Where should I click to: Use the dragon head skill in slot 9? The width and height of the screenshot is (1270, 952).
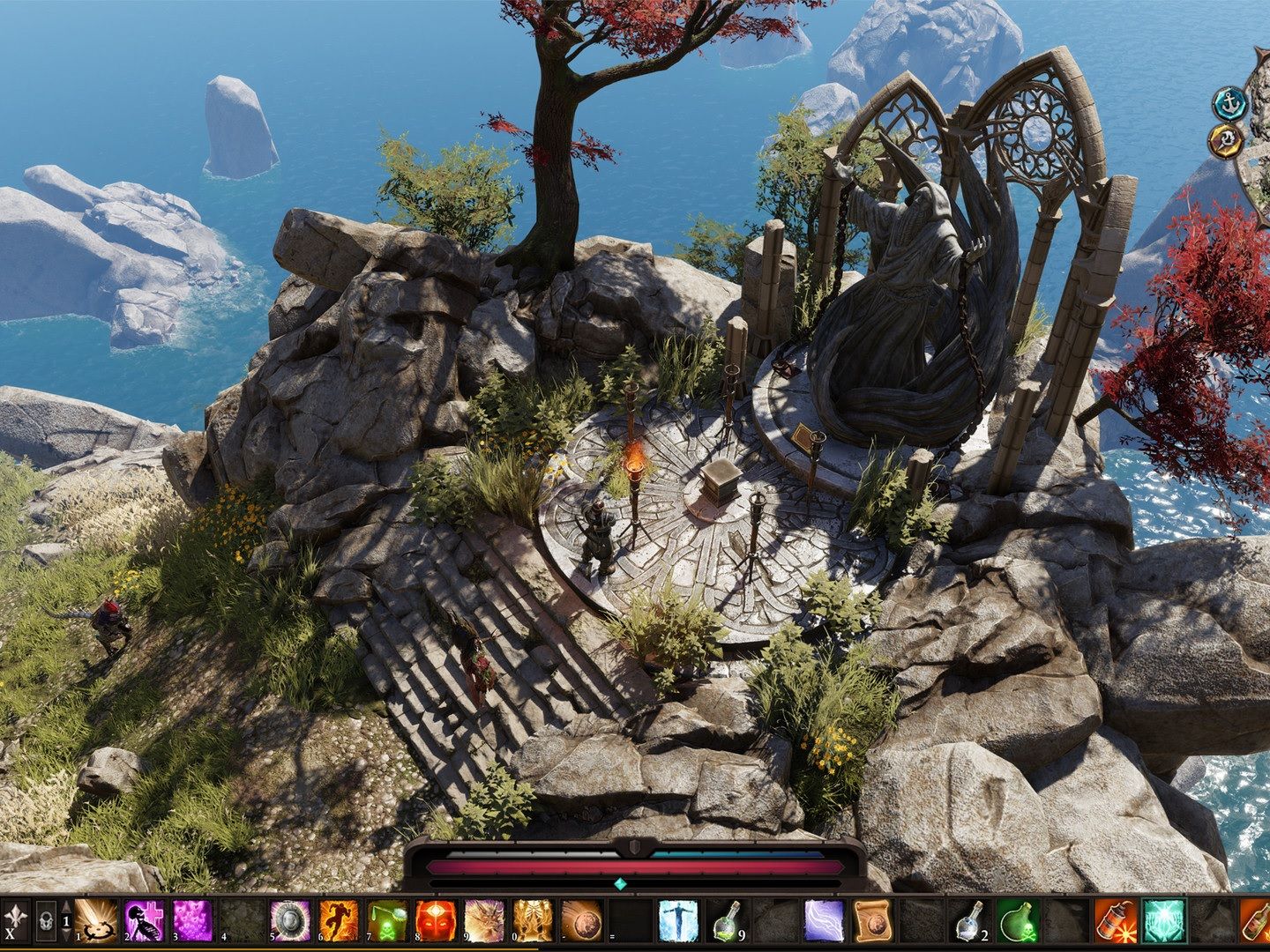(483, 921)
